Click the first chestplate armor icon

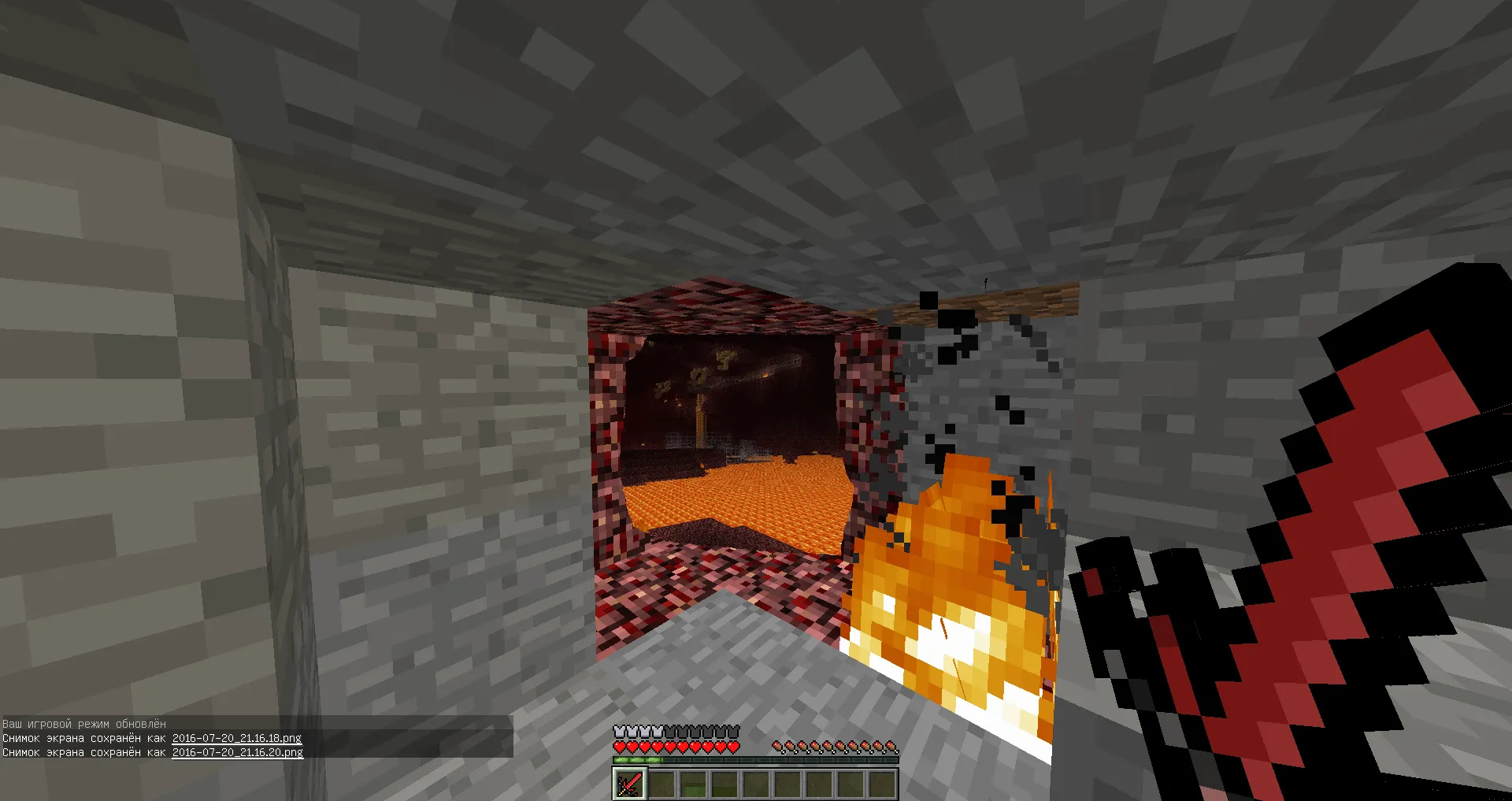pyautogui.click(x=621, y=731)
